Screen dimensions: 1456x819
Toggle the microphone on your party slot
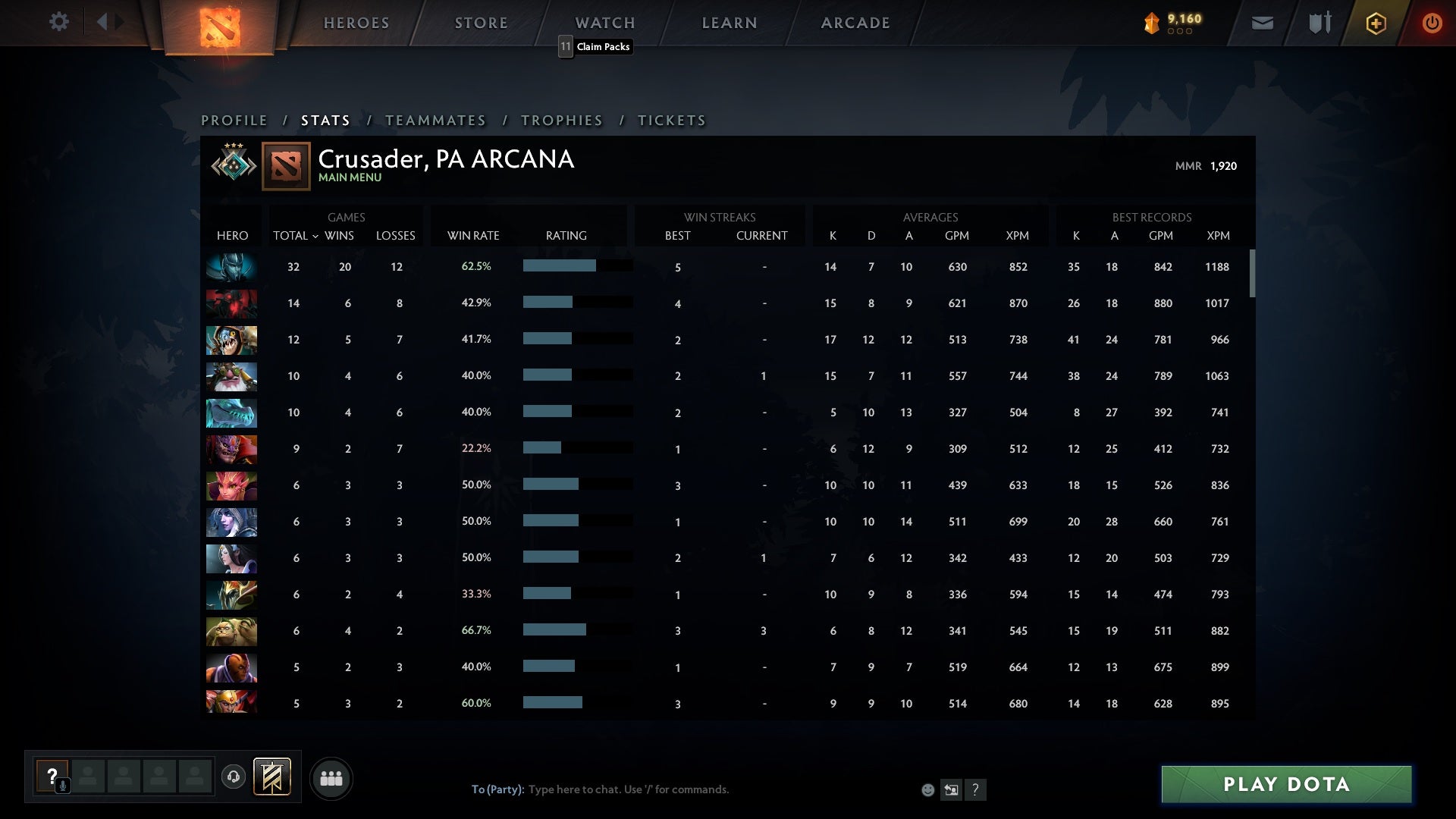[62, 786]
